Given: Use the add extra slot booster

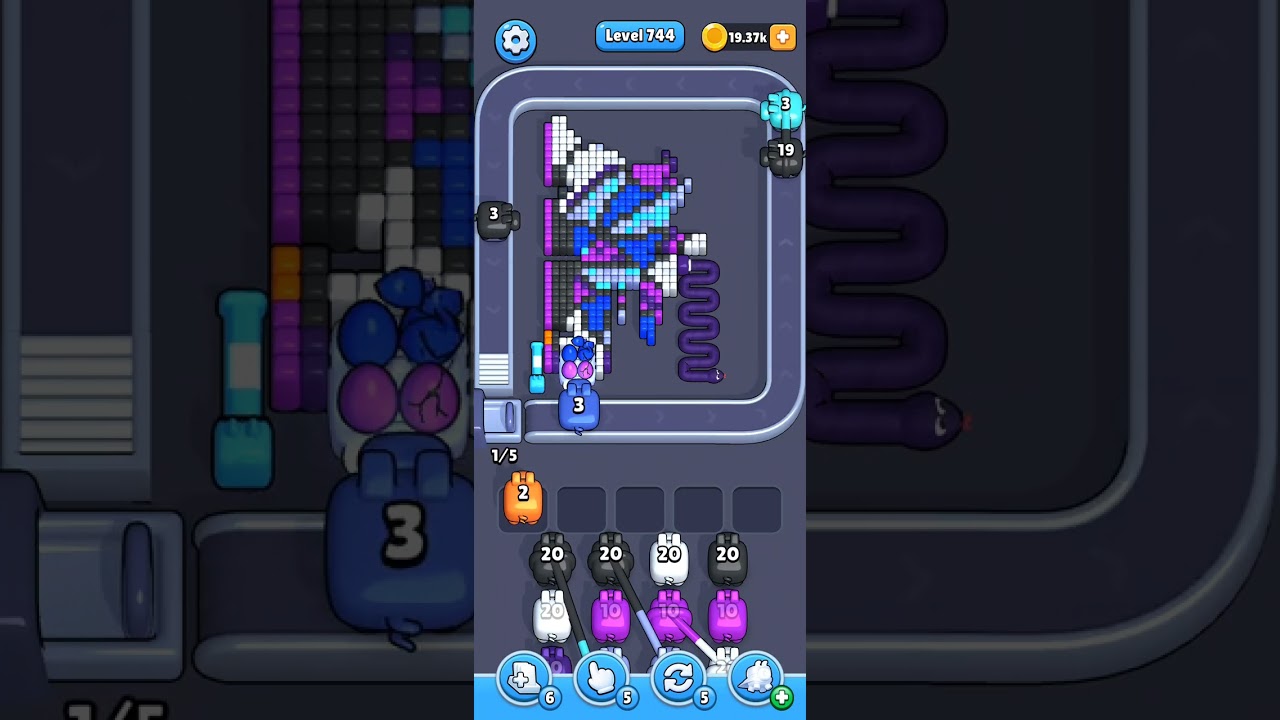Looking at the screenshot, I should click(524, 678).
